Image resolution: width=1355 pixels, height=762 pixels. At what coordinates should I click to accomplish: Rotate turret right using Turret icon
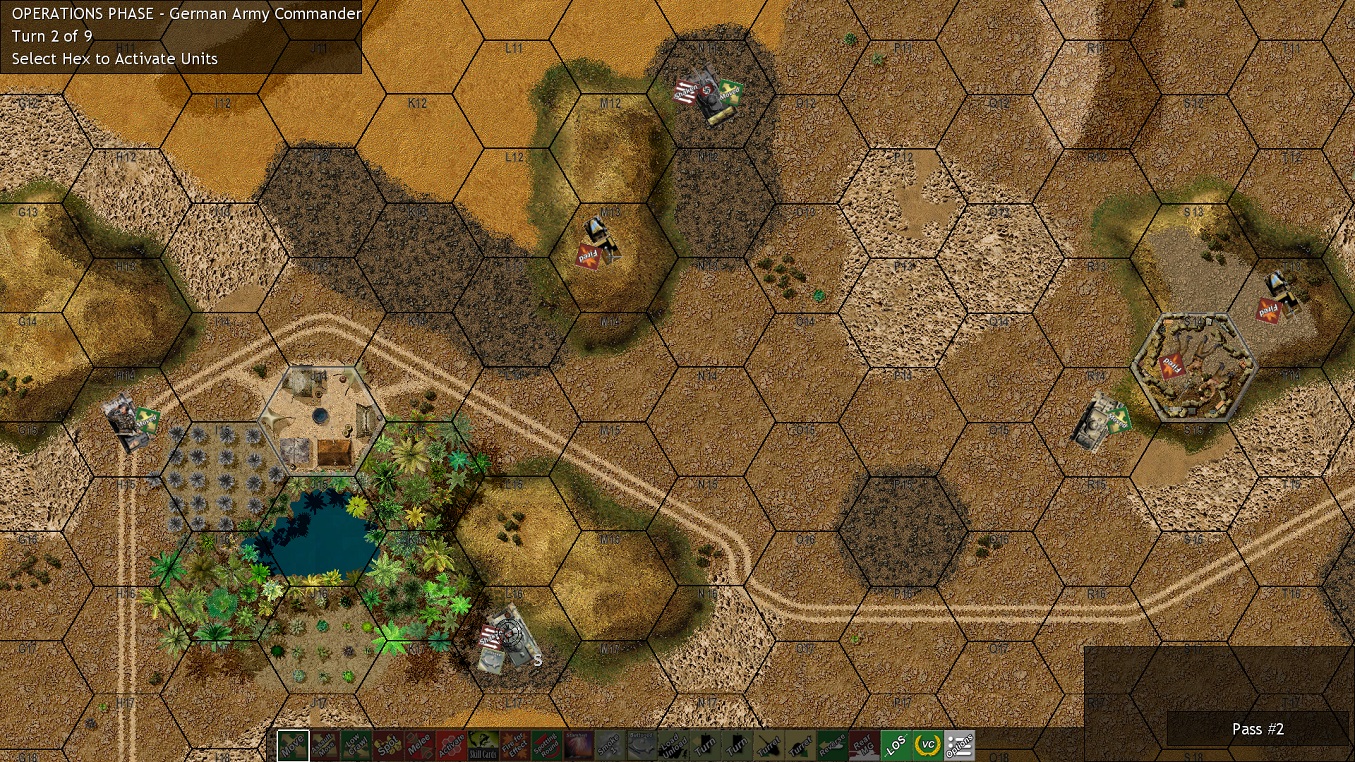pos(799,745)
